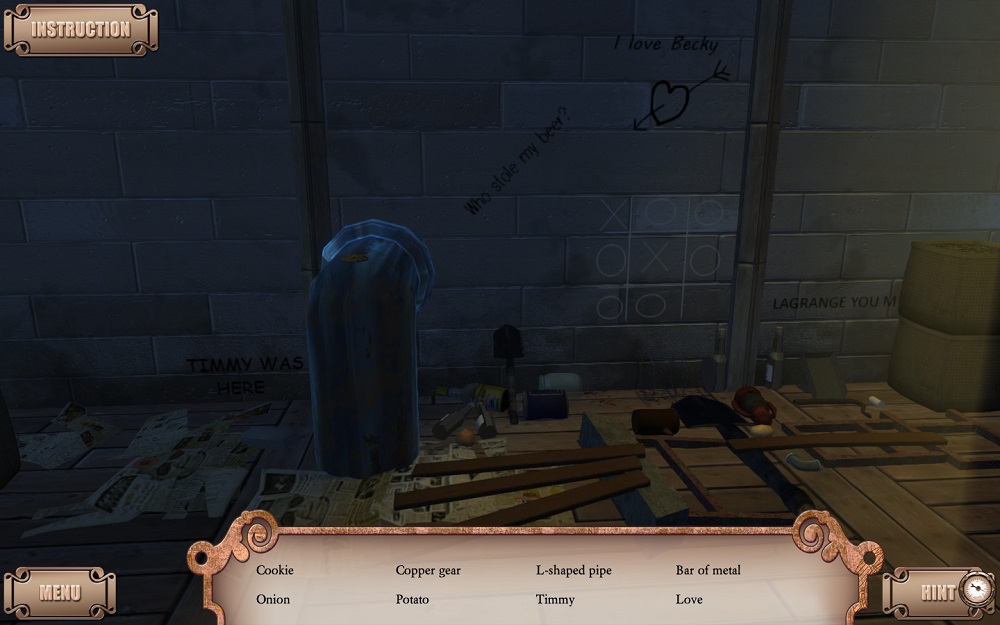Select Bar of metal in list
Viewport: 1000px width, 625px height.
point(708,570)
